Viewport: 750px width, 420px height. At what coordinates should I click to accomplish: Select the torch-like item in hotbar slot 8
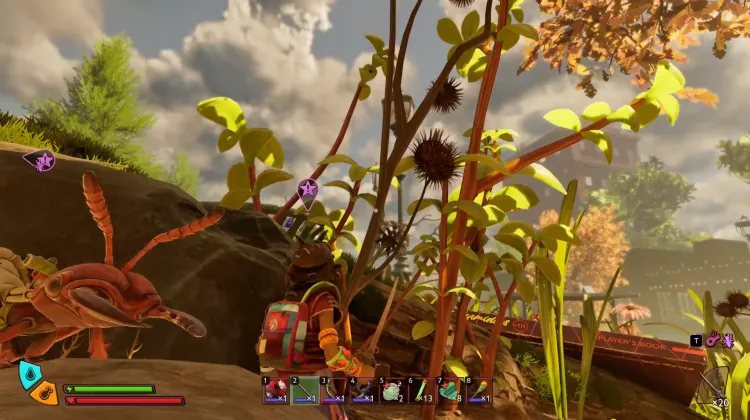coord(479,390)
